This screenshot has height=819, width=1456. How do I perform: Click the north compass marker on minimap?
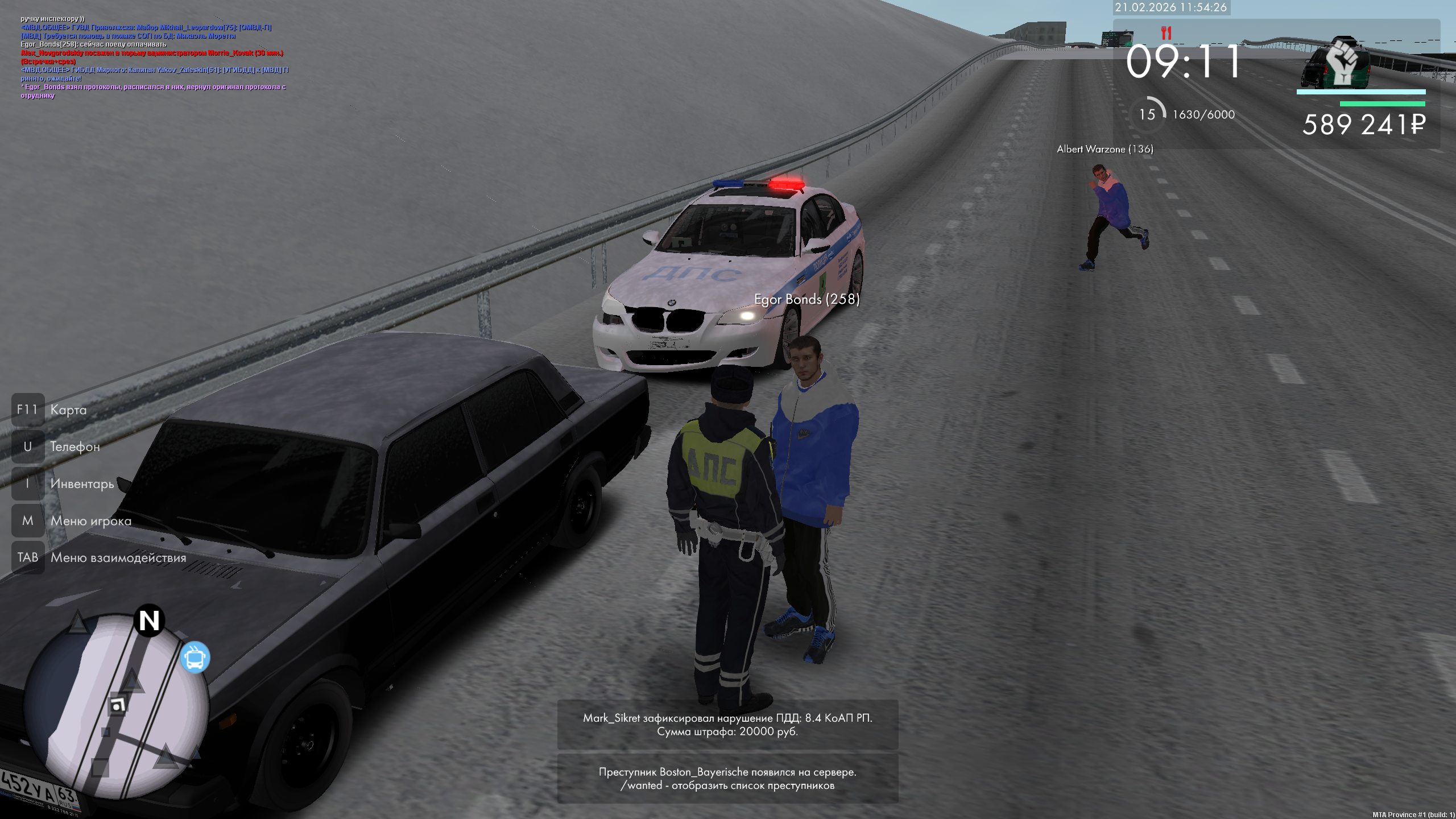[150, 621]
